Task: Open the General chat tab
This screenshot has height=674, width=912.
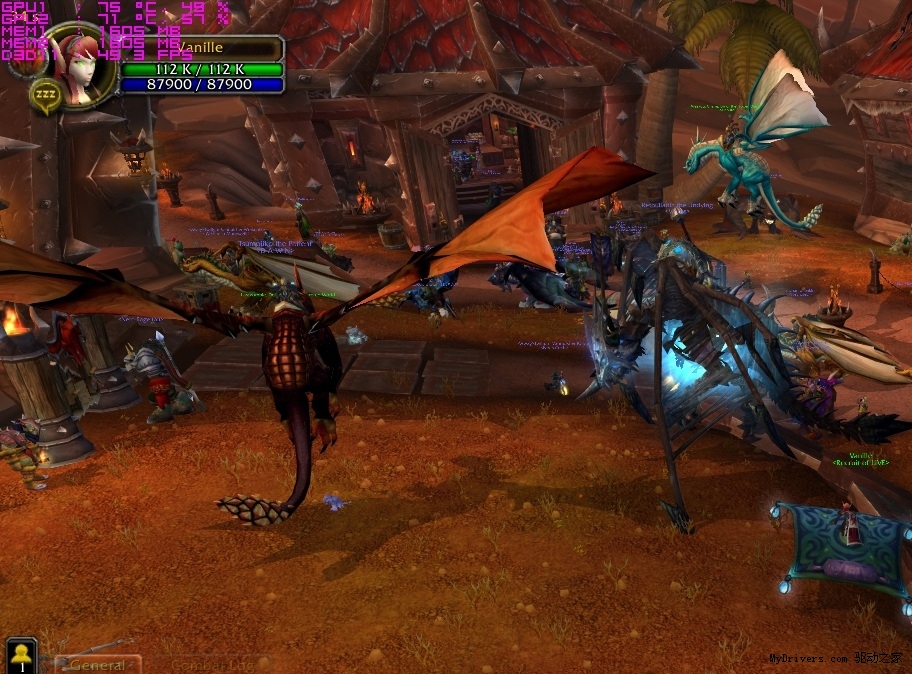Action: pos(97,664)
